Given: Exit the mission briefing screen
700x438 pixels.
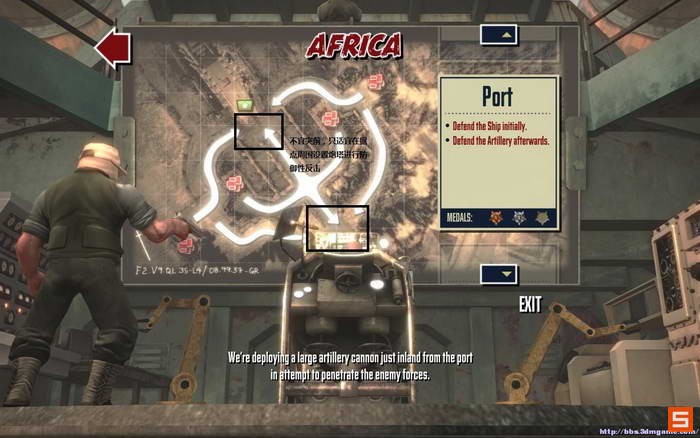Looking at the screenshot, I should [531, 304].
